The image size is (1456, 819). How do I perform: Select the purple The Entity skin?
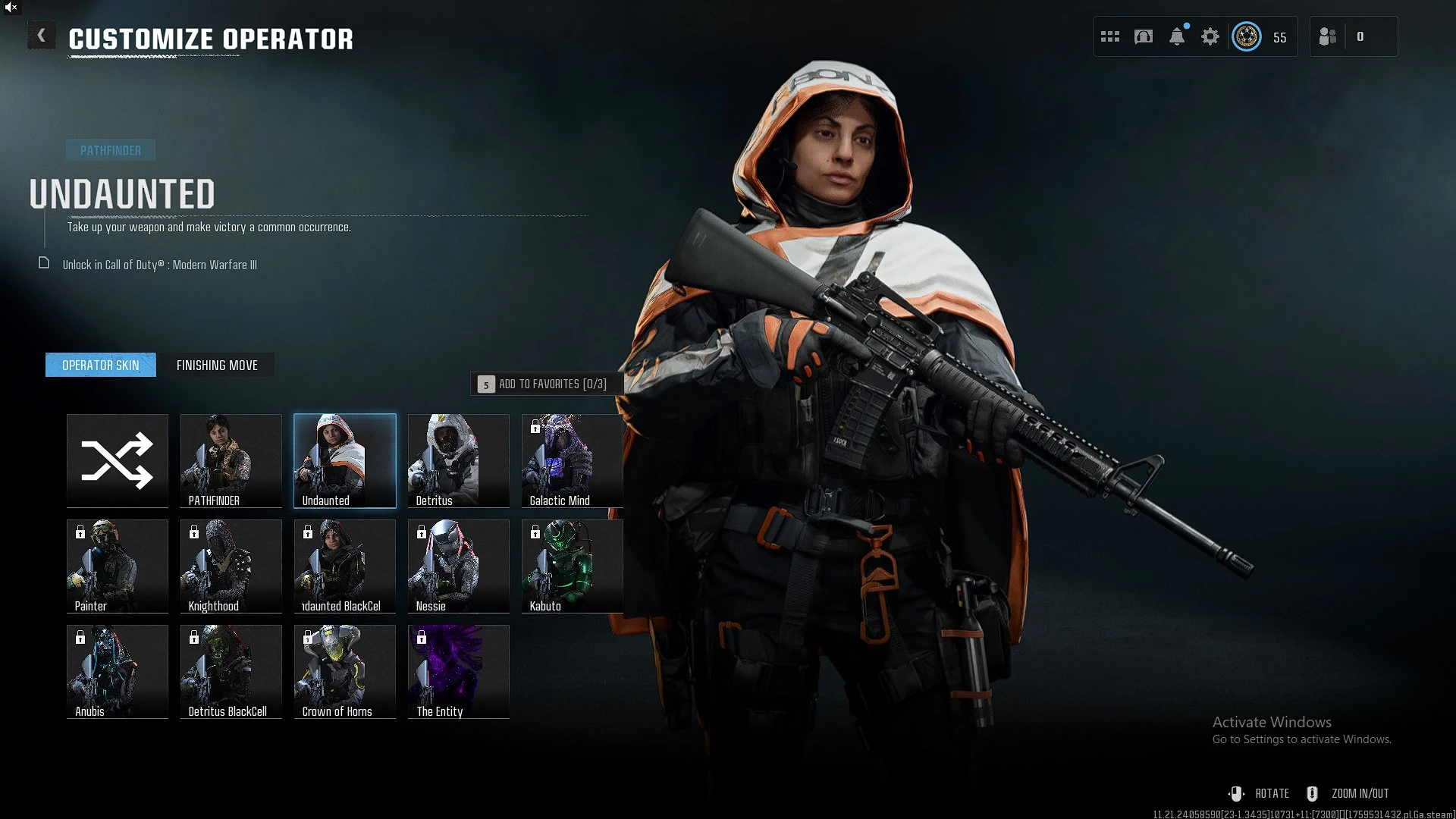[459, 671]
